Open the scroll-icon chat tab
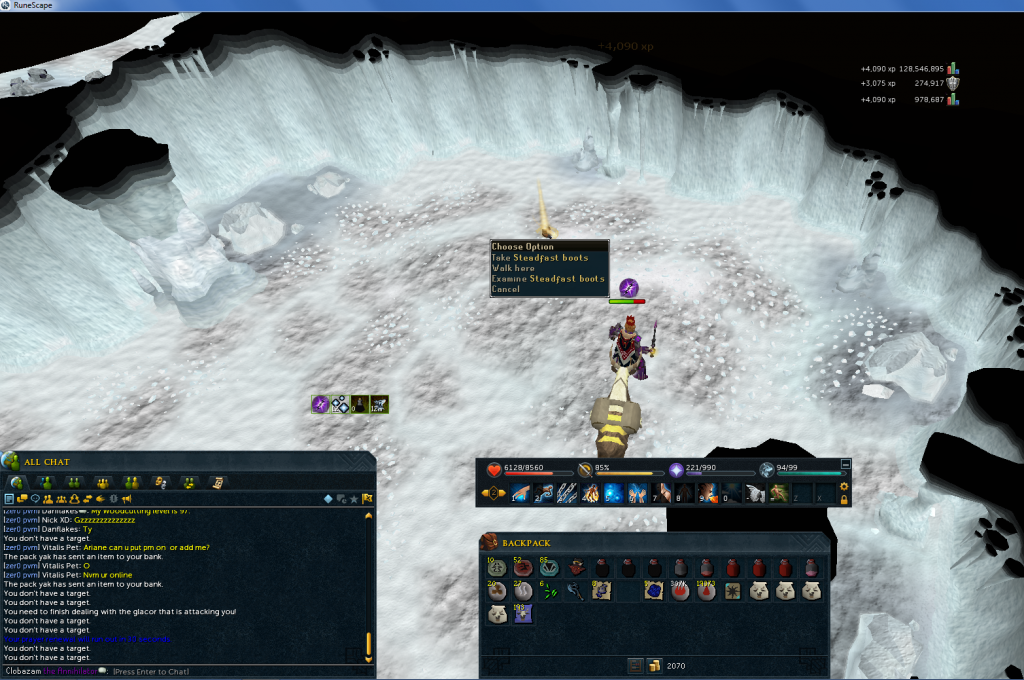Screen dimensions: 1024x680 coord(215,482)
